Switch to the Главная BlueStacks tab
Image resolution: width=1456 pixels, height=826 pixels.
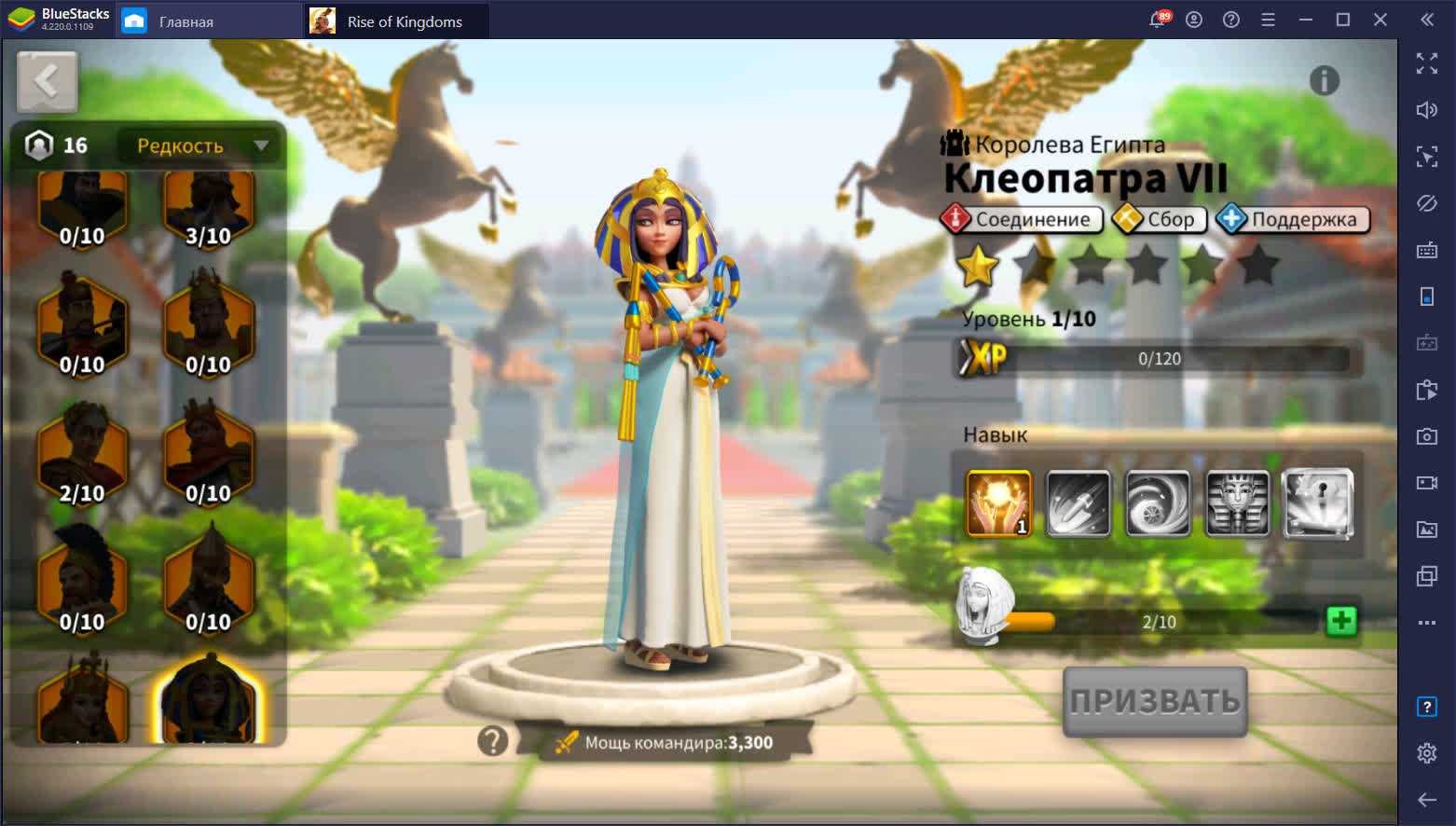tap(186, 21)
